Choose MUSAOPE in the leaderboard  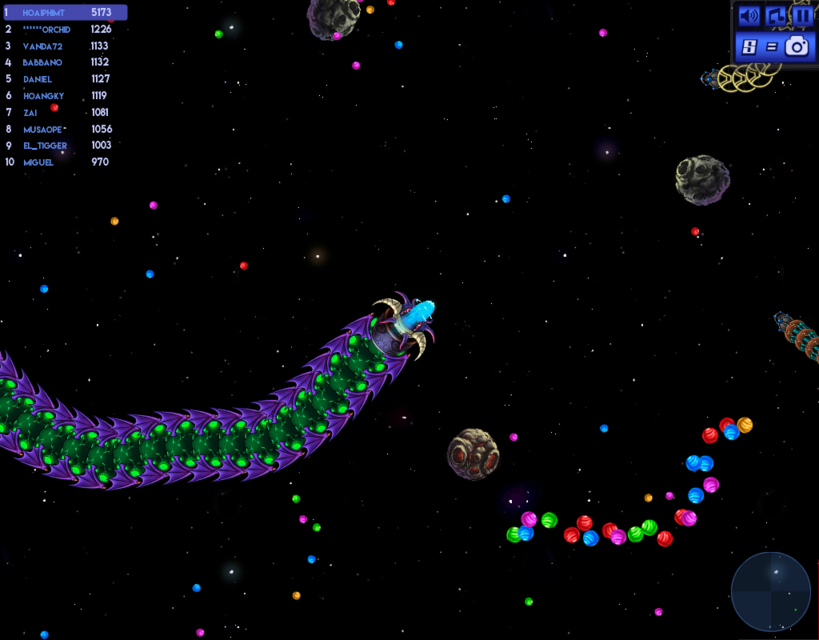coord(64,129)
